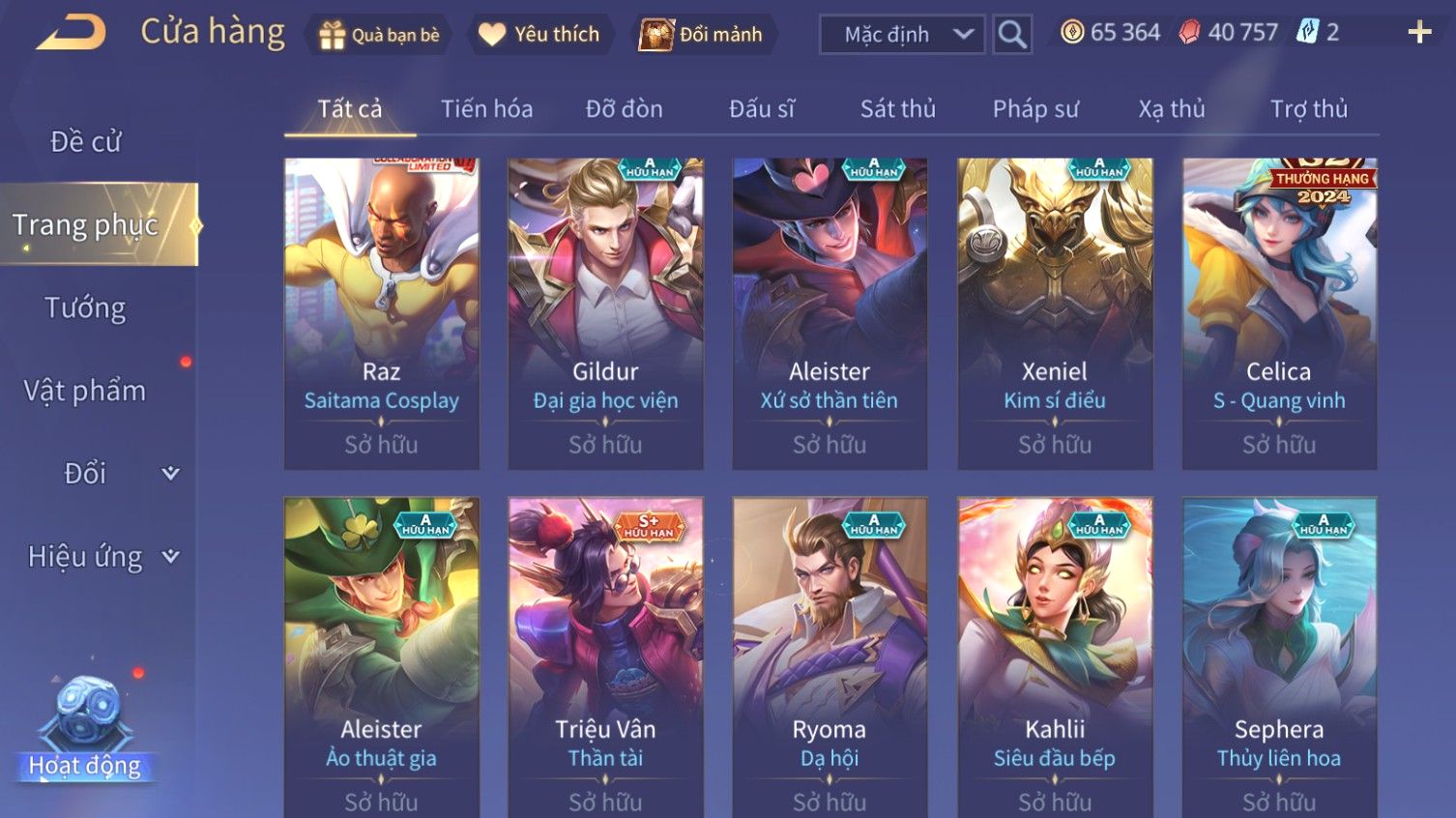The image size is (1456, 818).
Task: Go back using the return arrow
Action: [72, 33]
